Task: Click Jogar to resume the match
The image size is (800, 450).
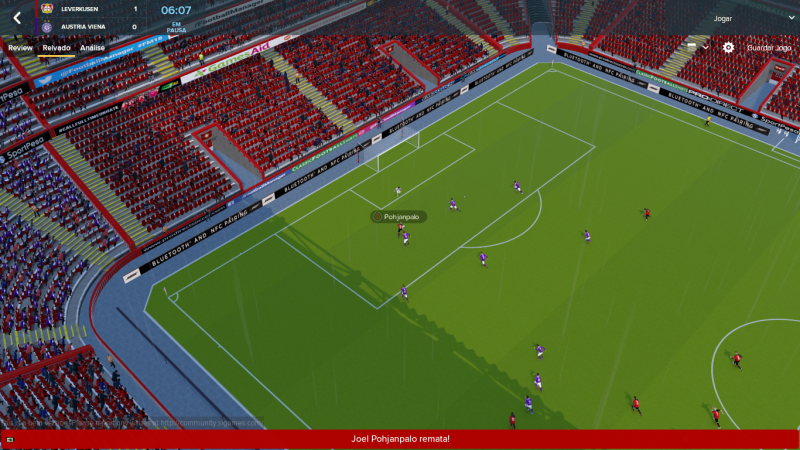Action: [722, 19]
